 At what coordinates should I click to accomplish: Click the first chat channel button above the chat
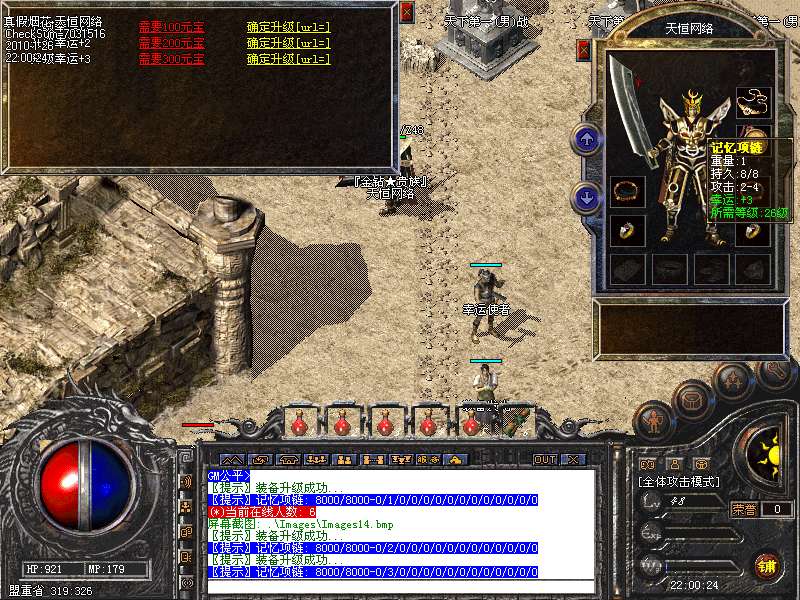coord(231,460)
